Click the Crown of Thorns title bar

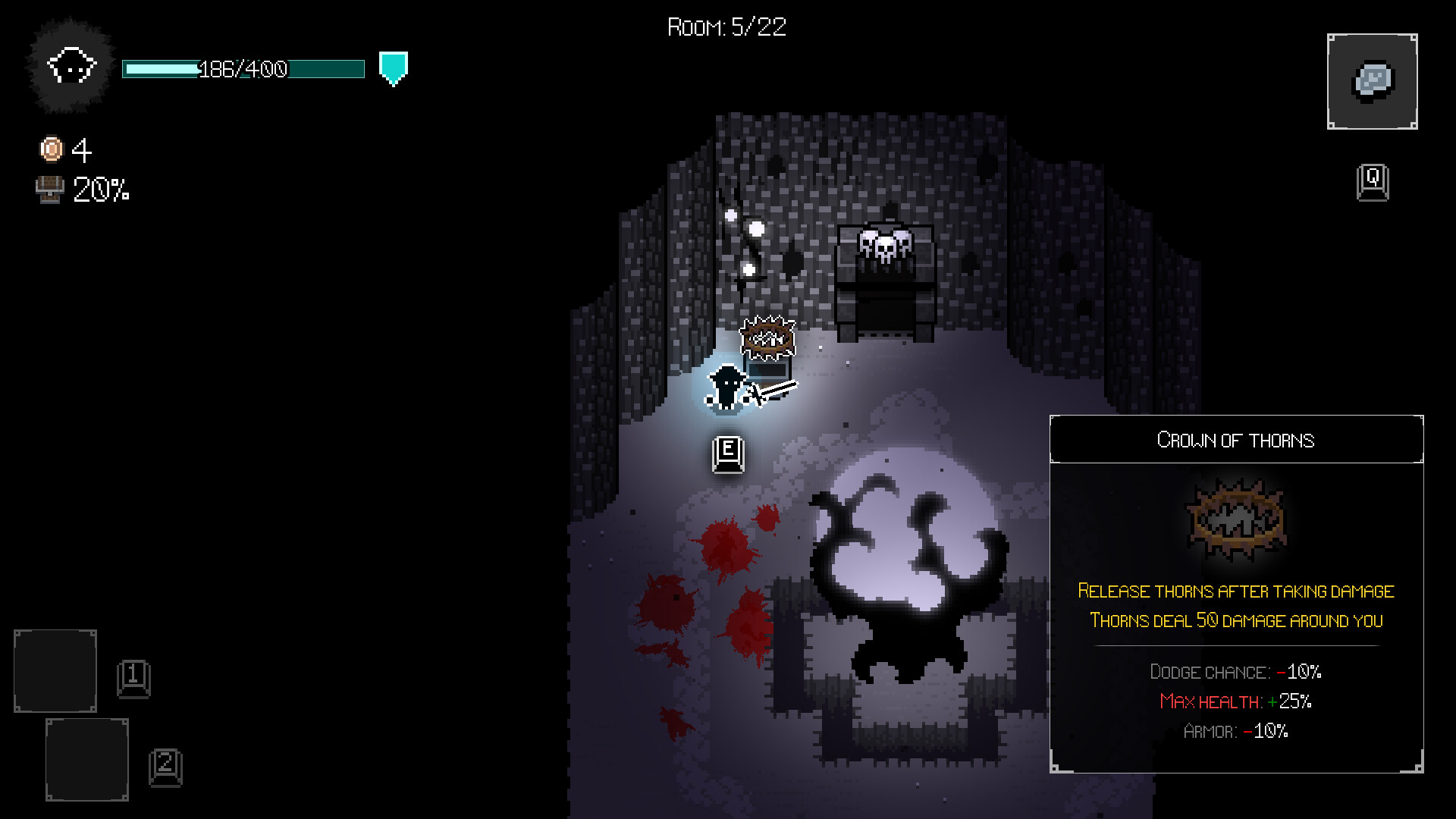[1236, 440]
